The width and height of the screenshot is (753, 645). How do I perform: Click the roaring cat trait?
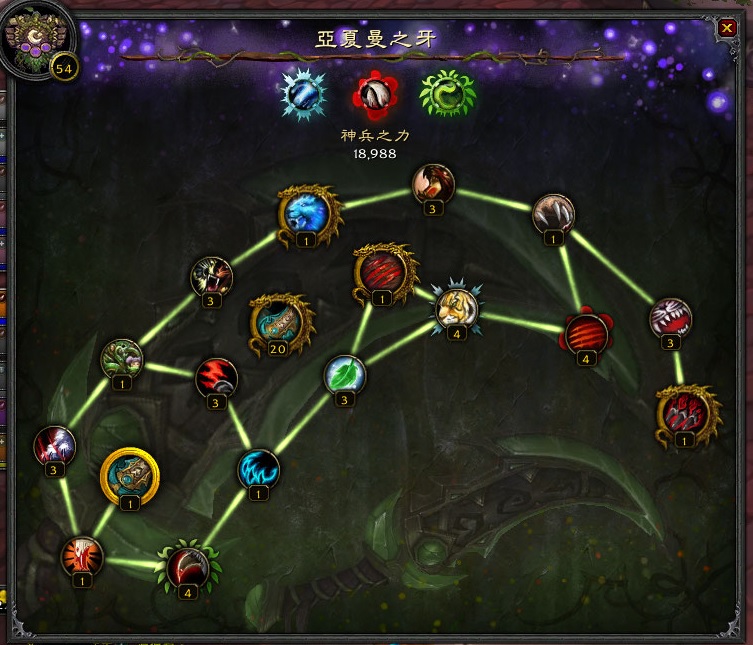(211, 276)
